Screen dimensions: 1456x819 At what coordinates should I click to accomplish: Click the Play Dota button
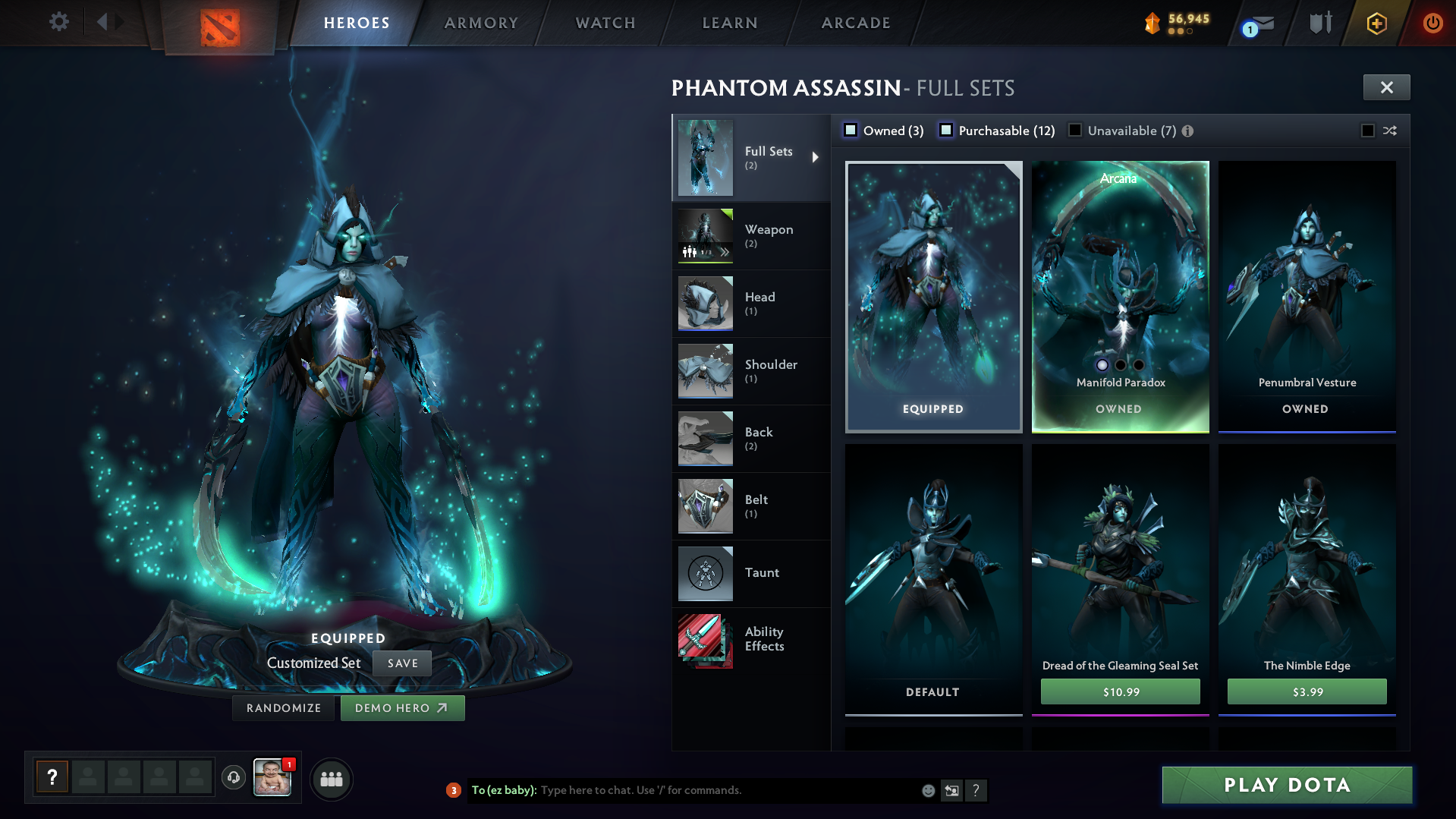pos(1287,785)
